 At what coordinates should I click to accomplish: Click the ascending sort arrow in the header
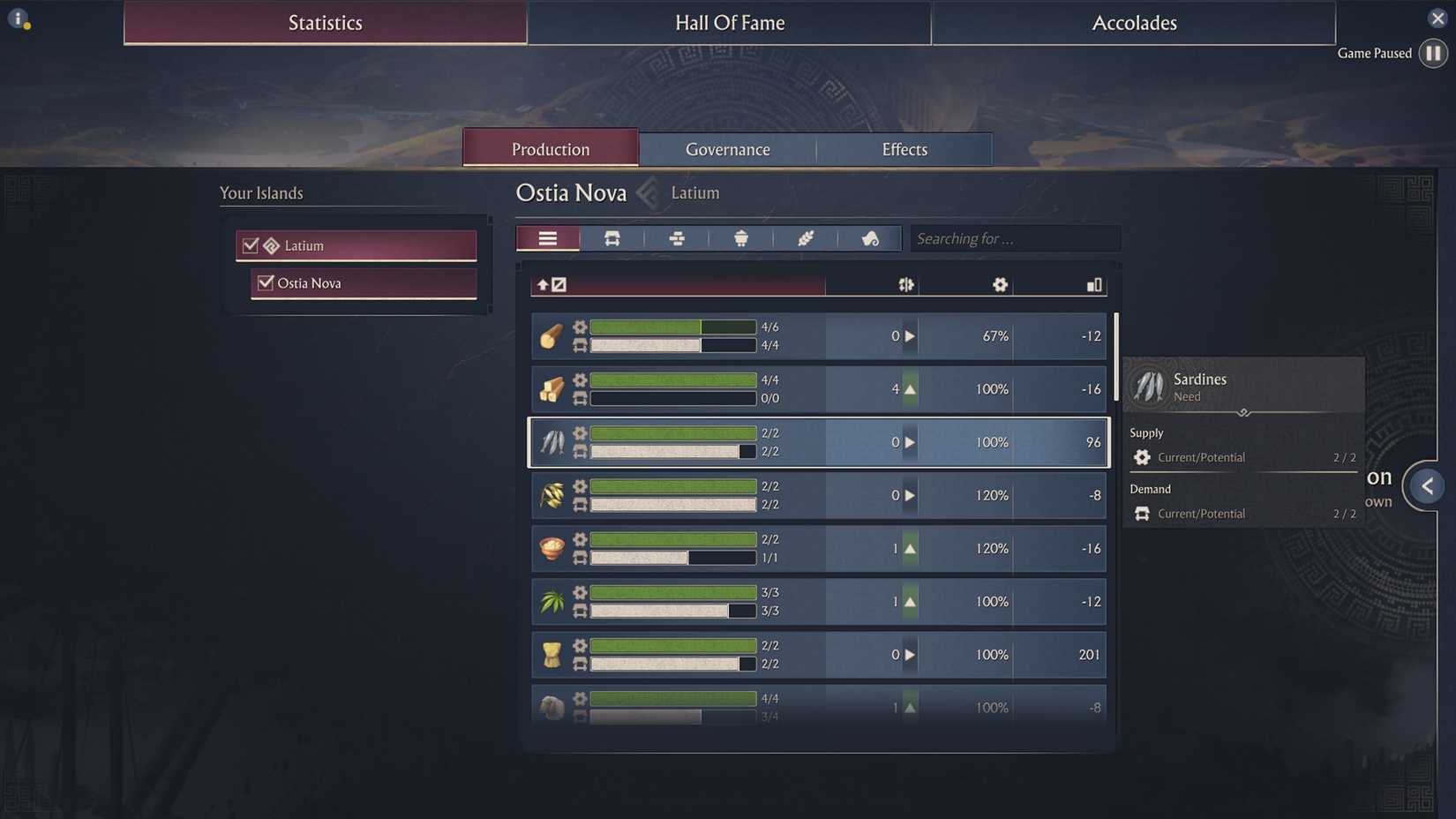(x=543, y=284)
